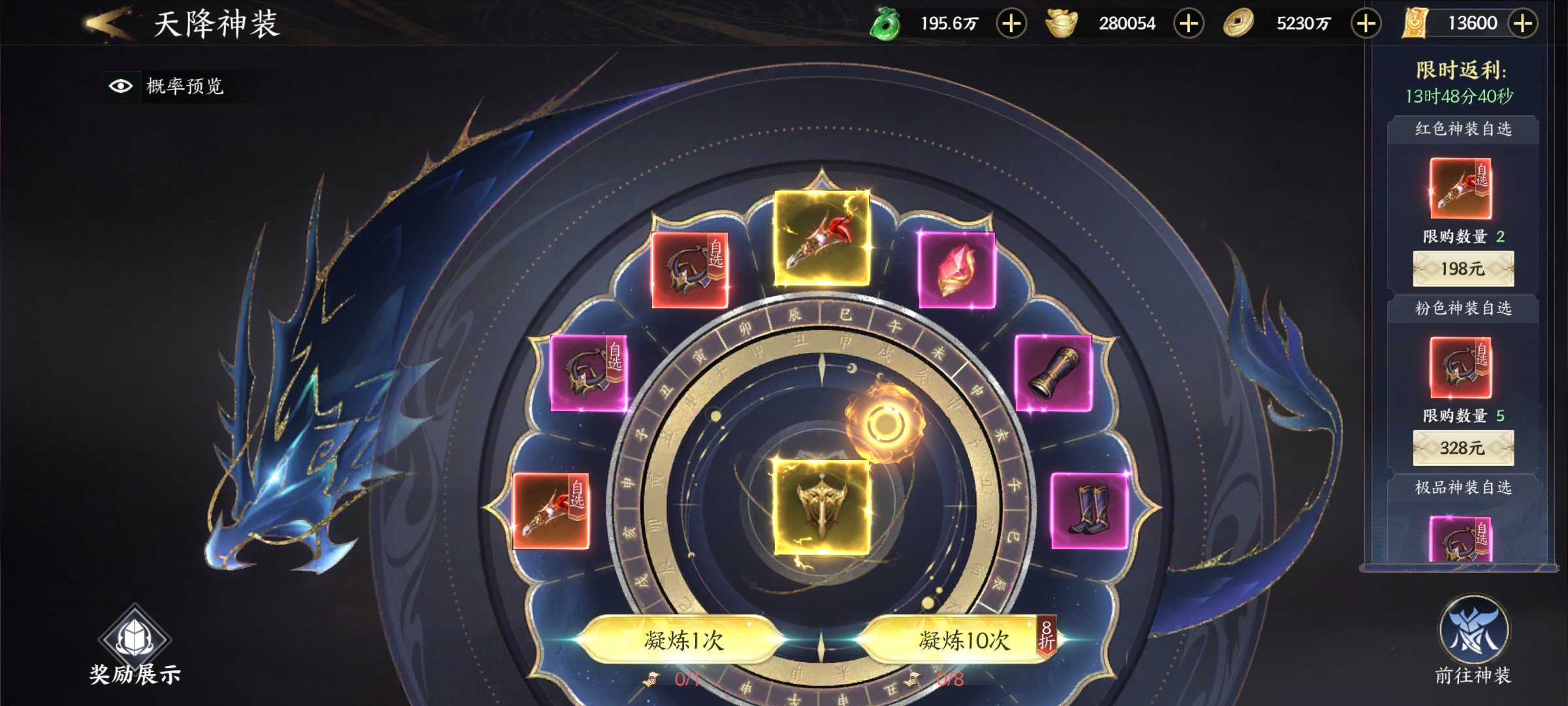This screenshot has width=1568, height=706.
Task: Add more green jade currency
Action: pyautogui.click(x=1011, y=24)
